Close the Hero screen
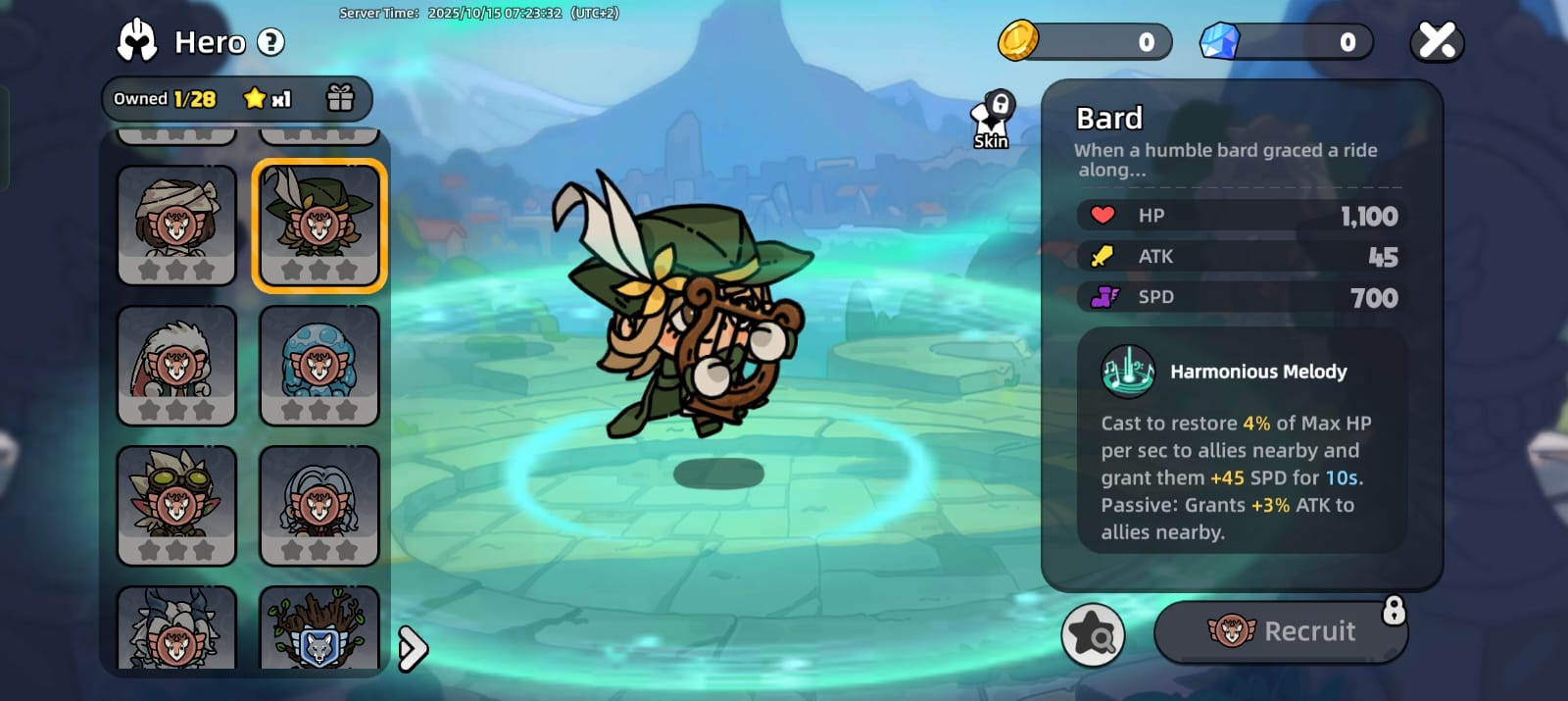Screen dimensions: 1568x701 tap(1437, 42)
